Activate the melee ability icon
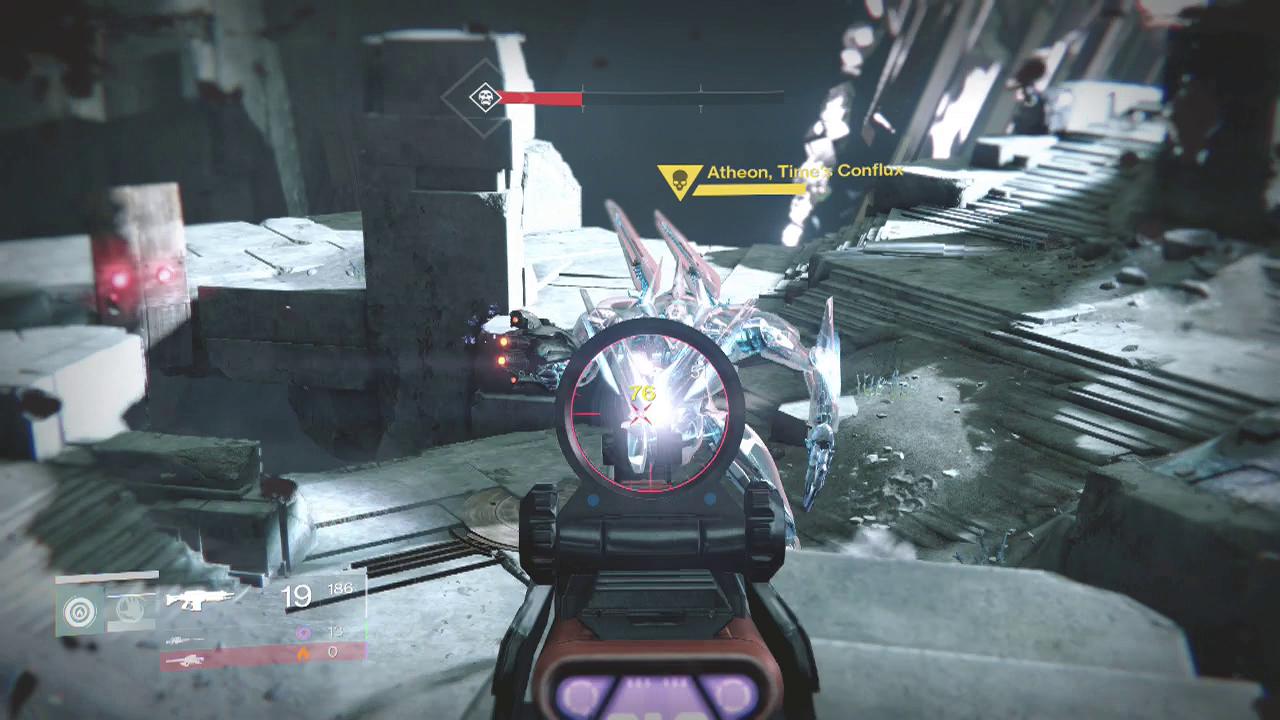Image resolution: width=1280 pixels, height=720 pixels. [x=129, y=608]
